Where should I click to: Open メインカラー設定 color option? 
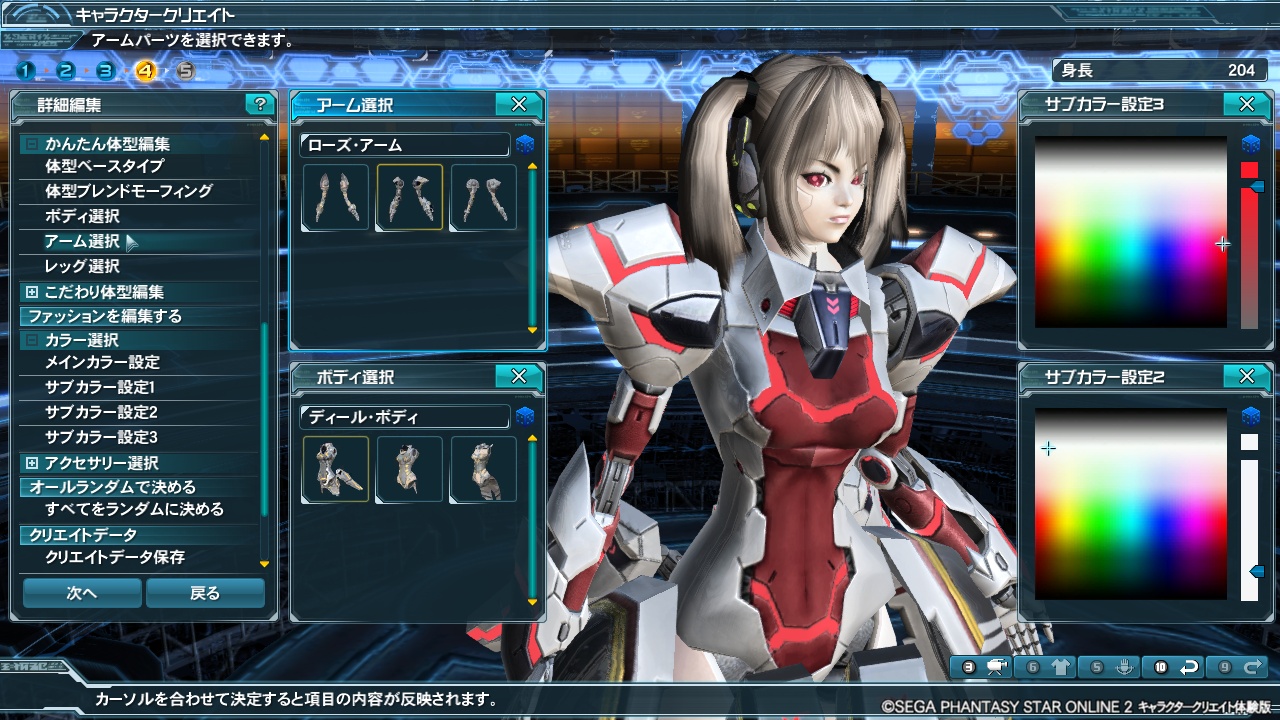[x=102, y=362]
